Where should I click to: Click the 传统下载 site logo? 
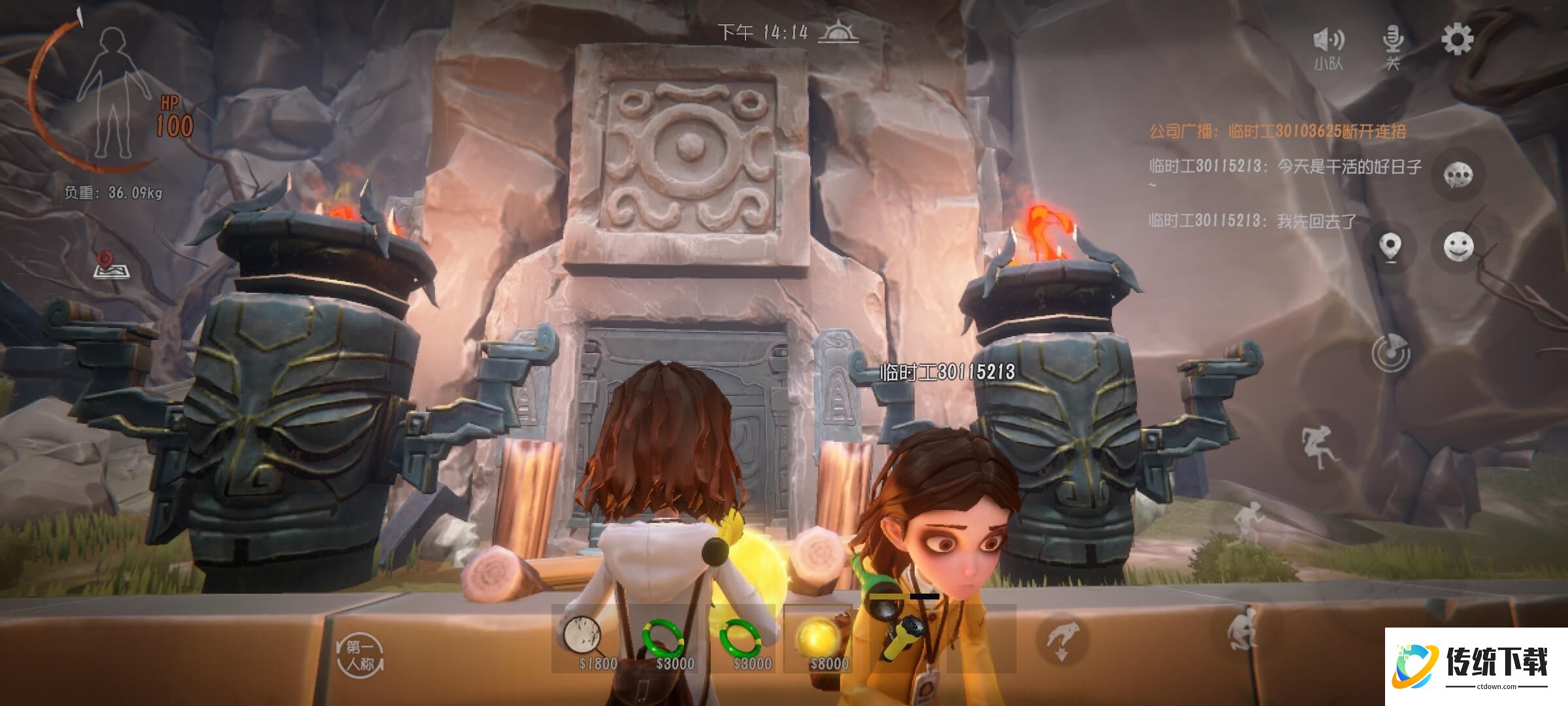click(1475, 666)
